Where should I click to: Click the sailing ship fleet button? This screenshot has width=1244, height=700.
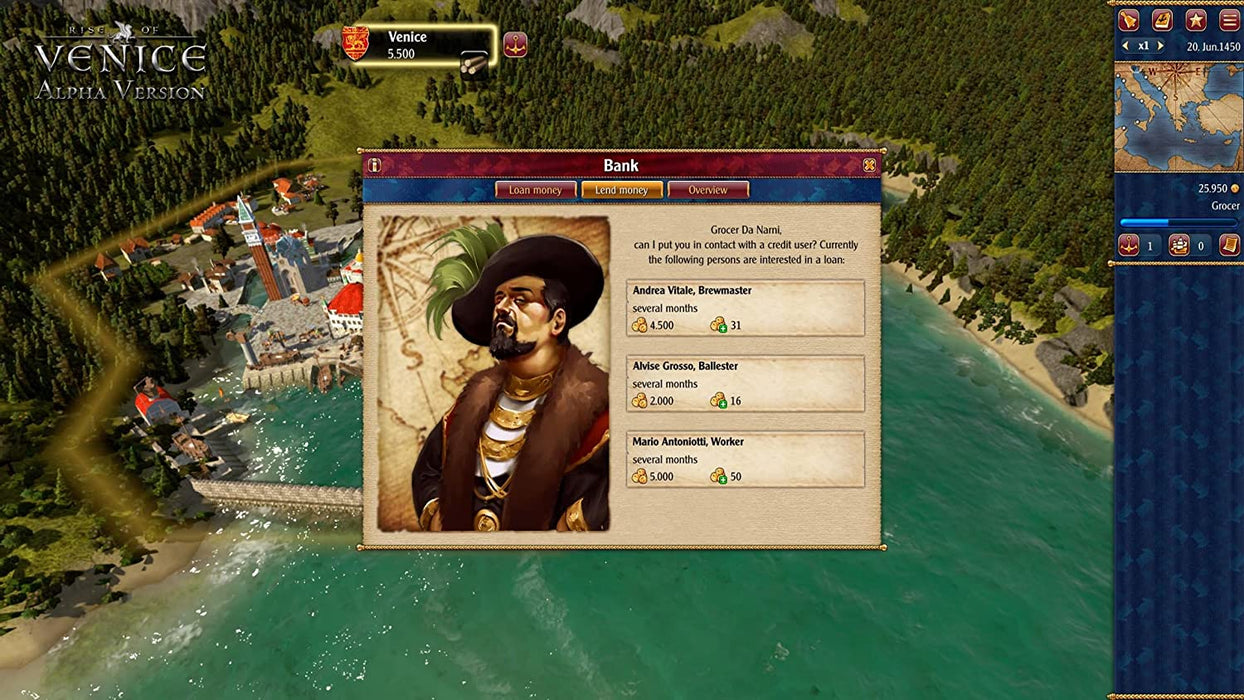point(1179,245)
